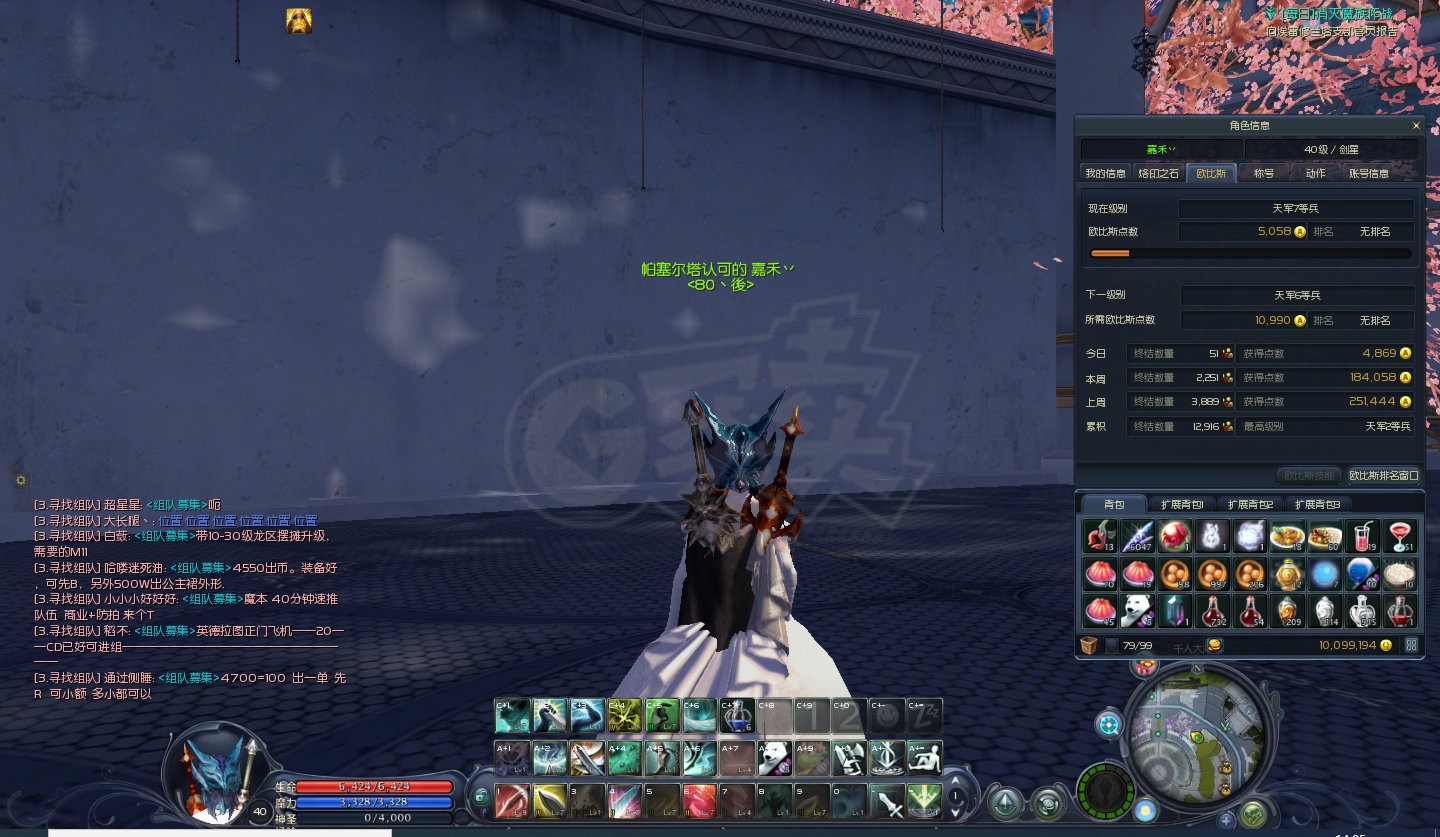Screen dimensions: 1440x837
Task: Close the 角色信息 character info window
Action: click(1415, 126)
